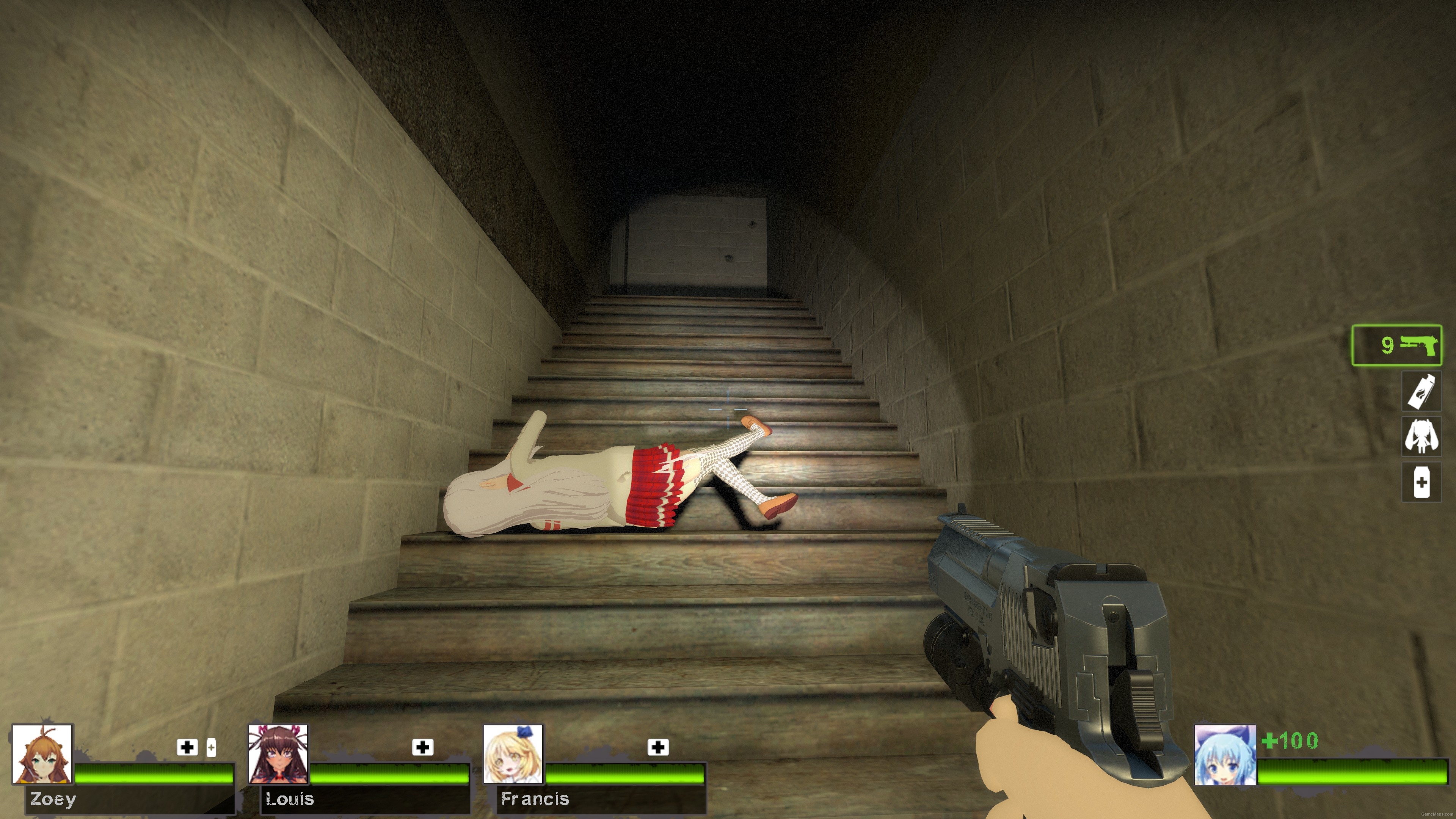Image resolution: width=1456 pixels, height=819 pixels.
Task: Click the medkit icon at bottom of right sidebar
Action: tap(1420, 482)
